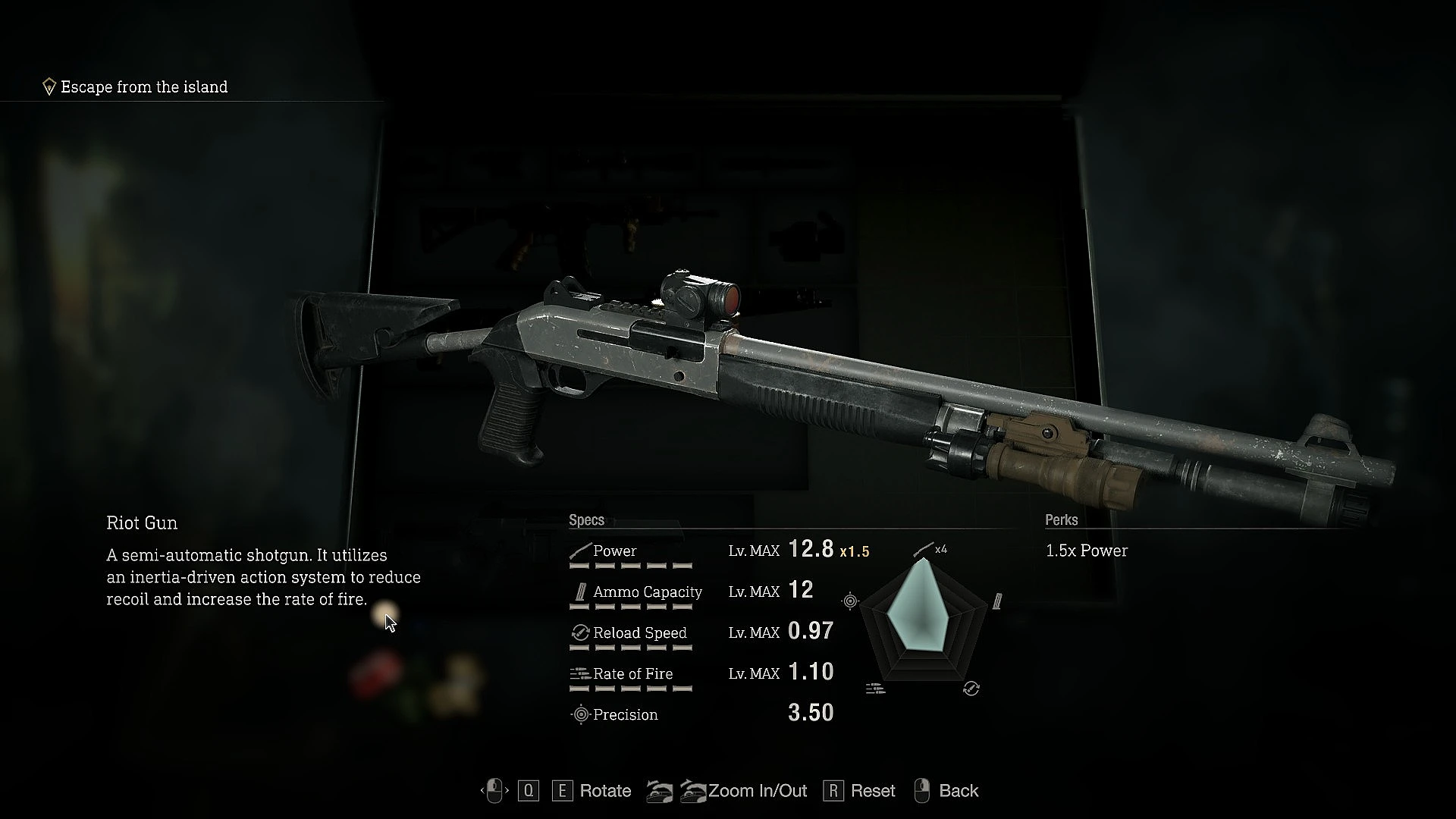Viewport: 1456px width, 819px height.
Task: Select the 1.5x Power perk entry
Action: 1086,551
